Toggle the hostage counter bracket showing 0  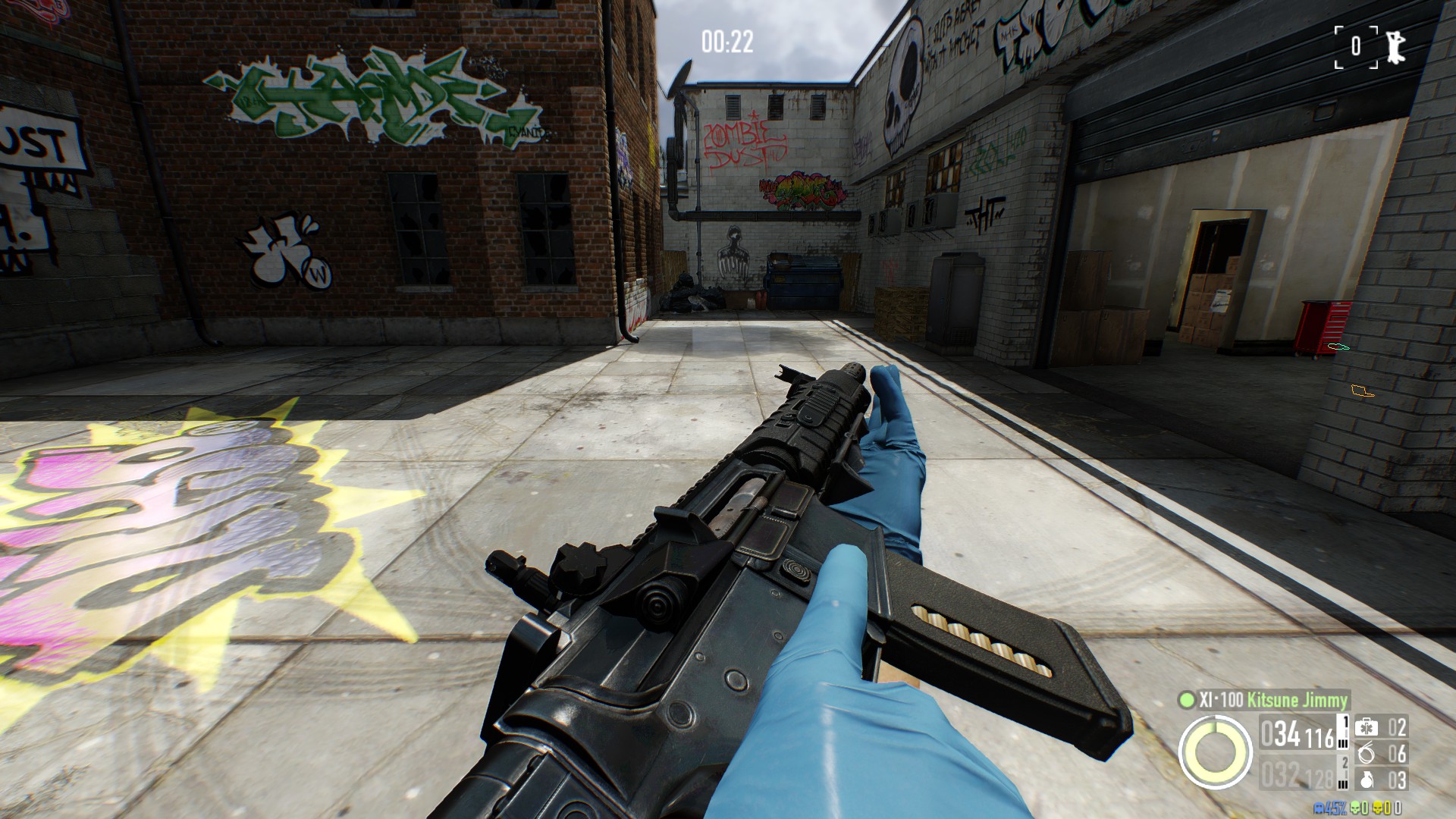(1356, 45)
